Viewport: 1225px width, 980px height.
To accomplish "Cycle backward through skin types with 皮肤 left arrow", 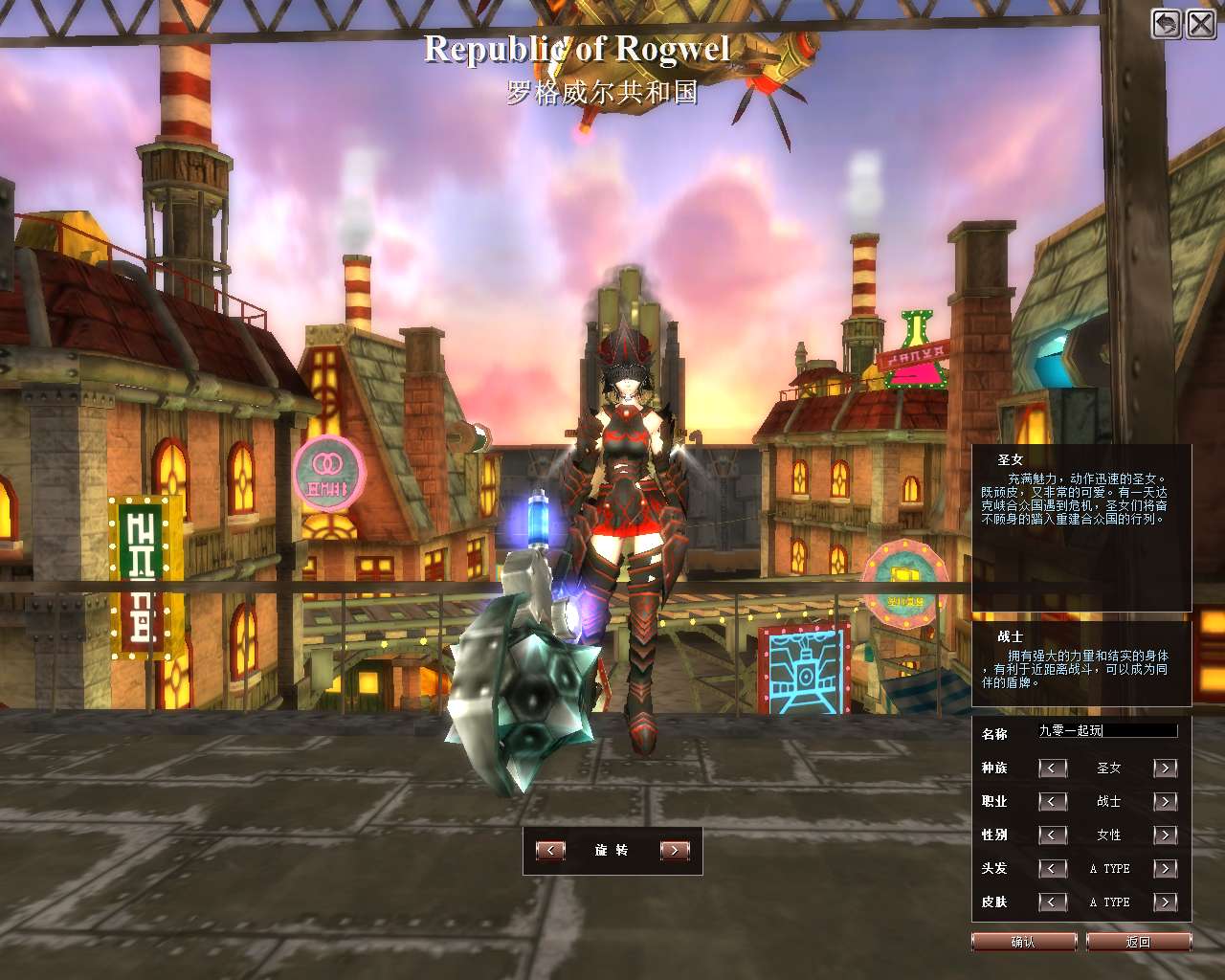I will coord(1053,902).
